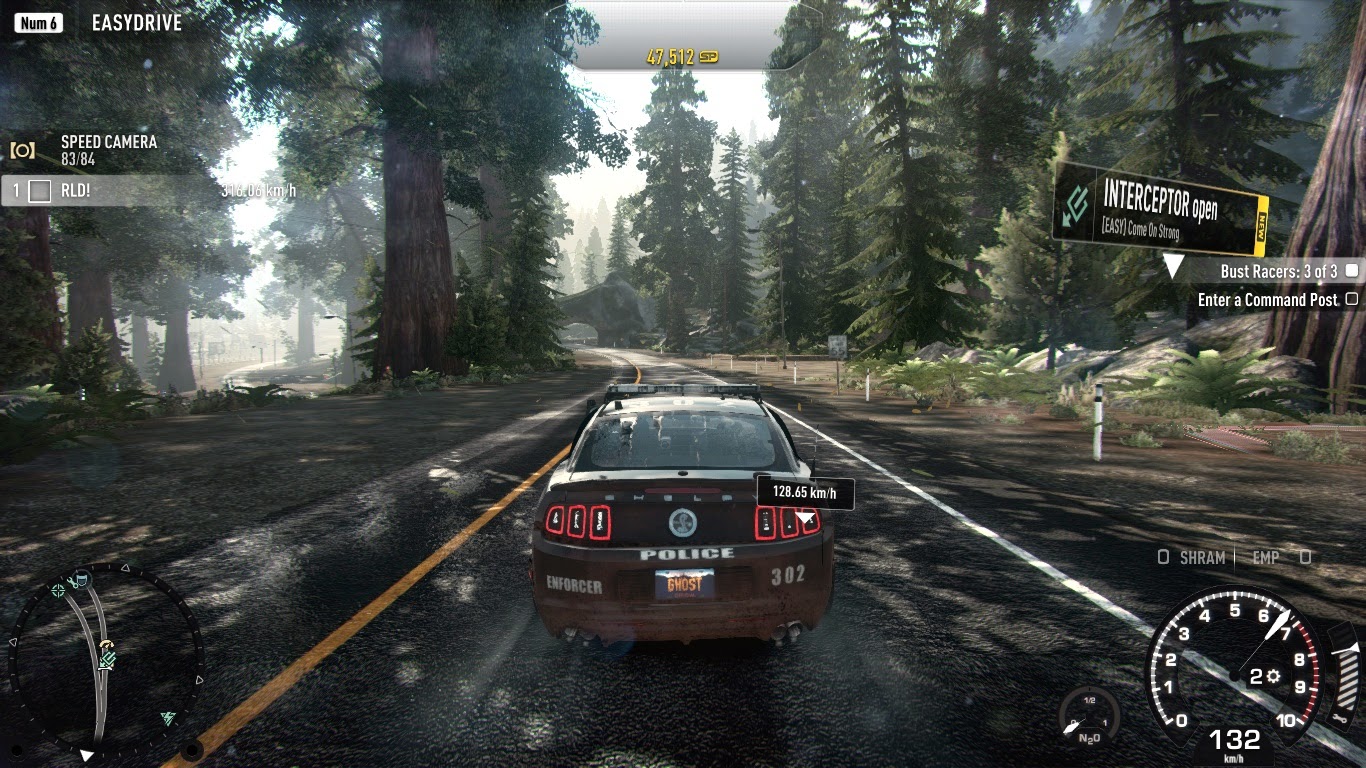
Task: Check the Enter a Command Post box
Action: point(1351,299)
